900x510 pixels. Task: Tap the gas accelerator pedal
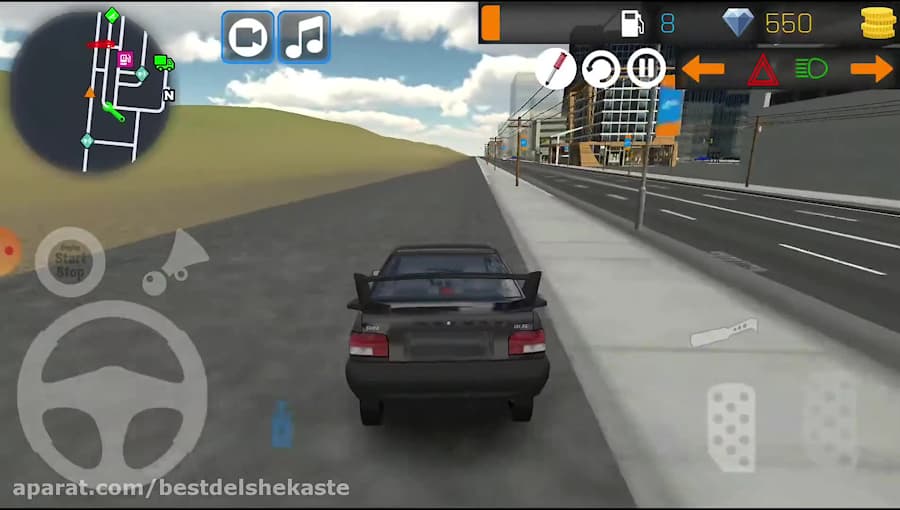point(829,420)
